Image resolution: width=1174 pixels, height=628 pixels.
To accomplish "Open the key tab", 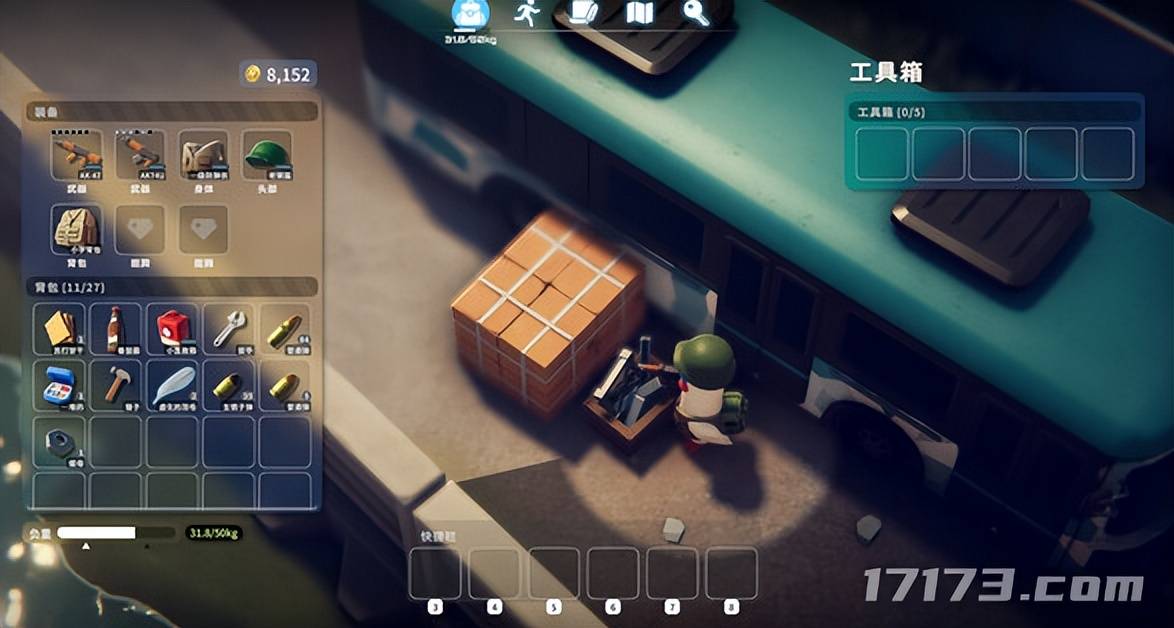I will [695, 13].
